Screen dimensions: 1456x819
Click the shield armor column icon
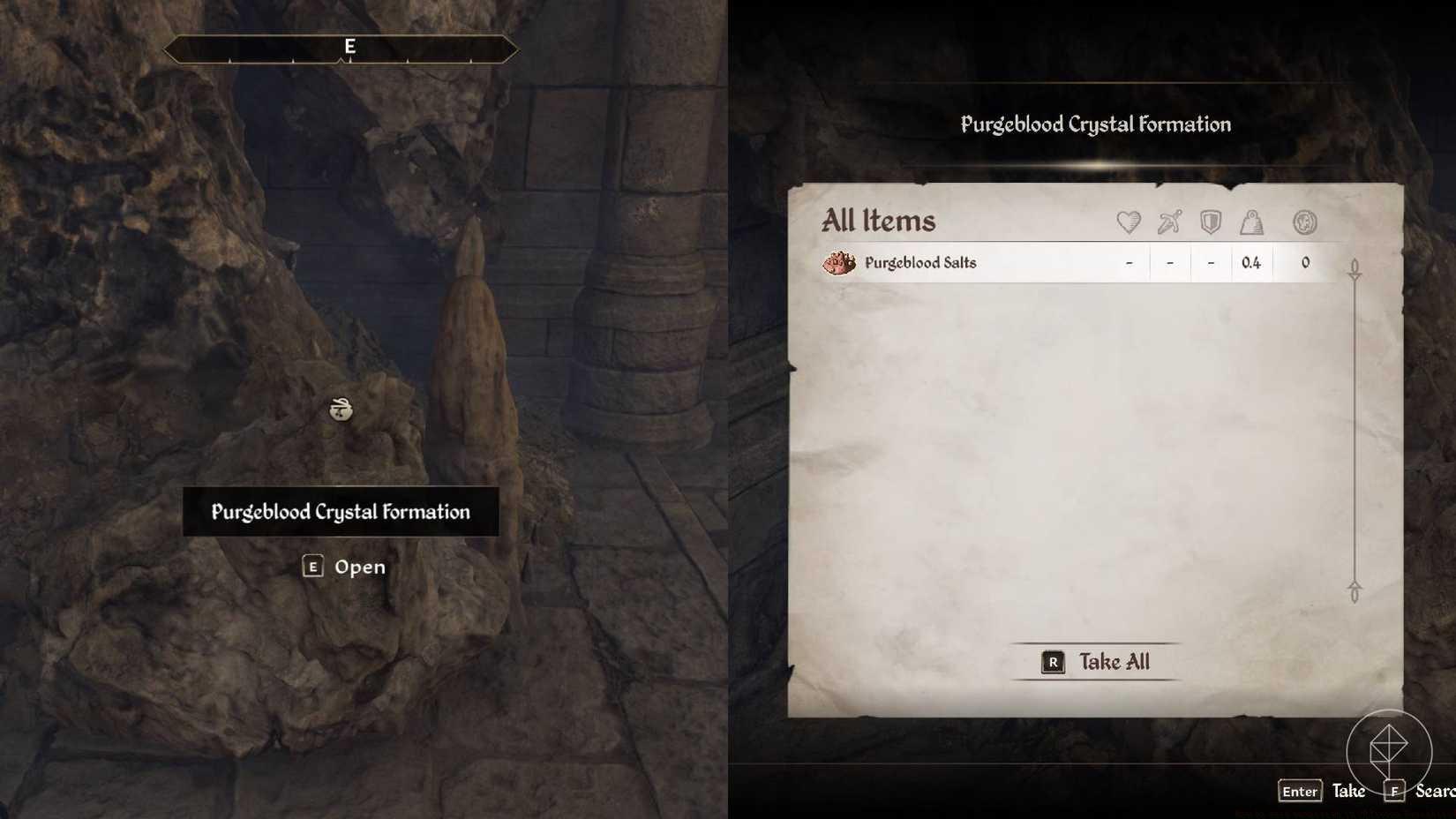click(1210, 223)
